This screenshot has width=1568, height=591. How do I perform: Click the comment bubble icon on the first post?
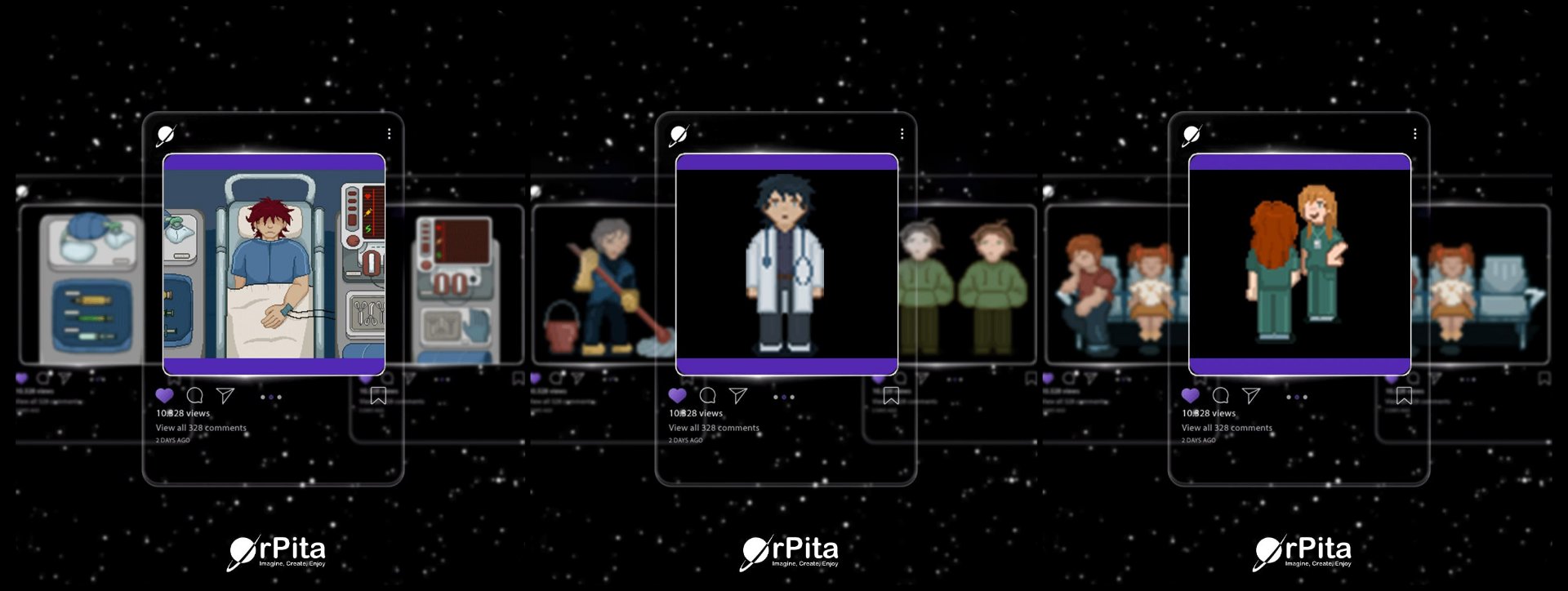click(x=195, y=395)
